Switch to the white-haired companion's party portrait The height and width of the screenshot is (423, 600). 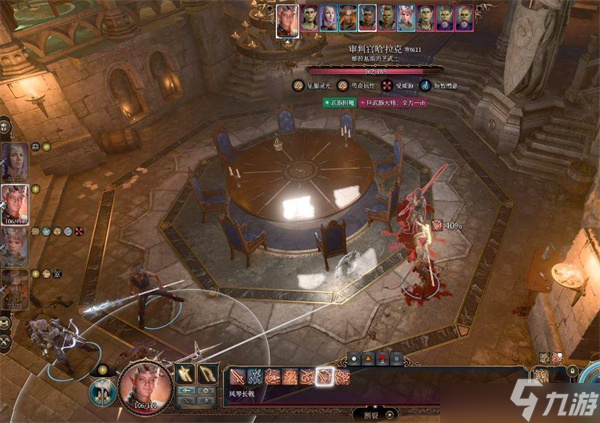pyautogui.click(x=14, y=246)
